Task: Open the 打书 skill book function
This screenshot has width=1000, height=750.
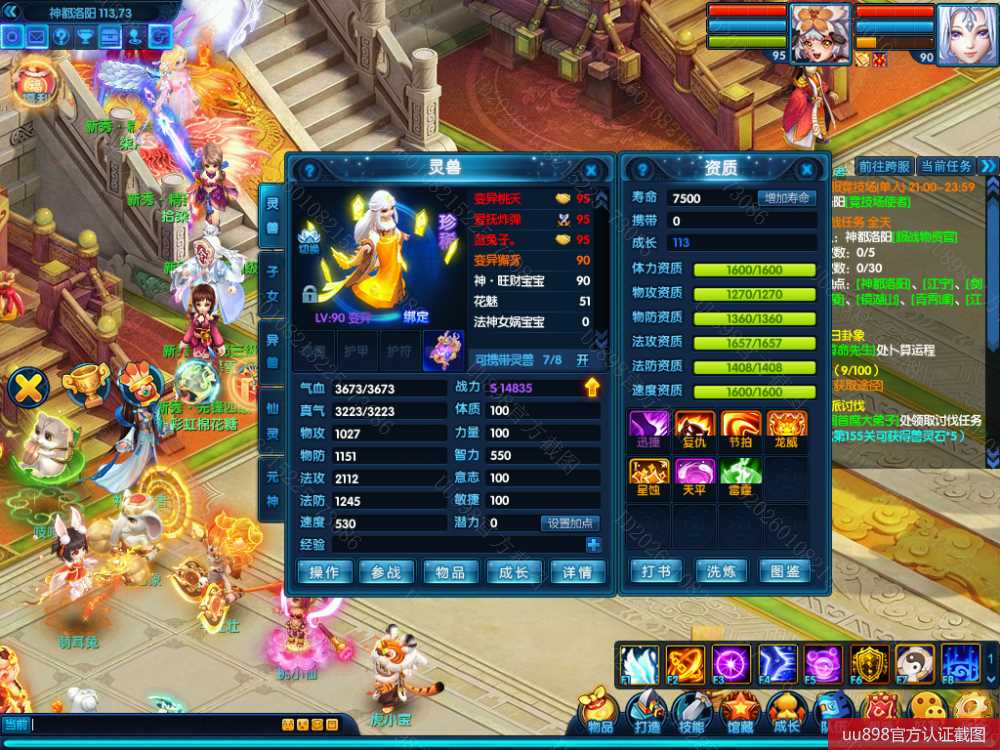Action: point(656,571)
